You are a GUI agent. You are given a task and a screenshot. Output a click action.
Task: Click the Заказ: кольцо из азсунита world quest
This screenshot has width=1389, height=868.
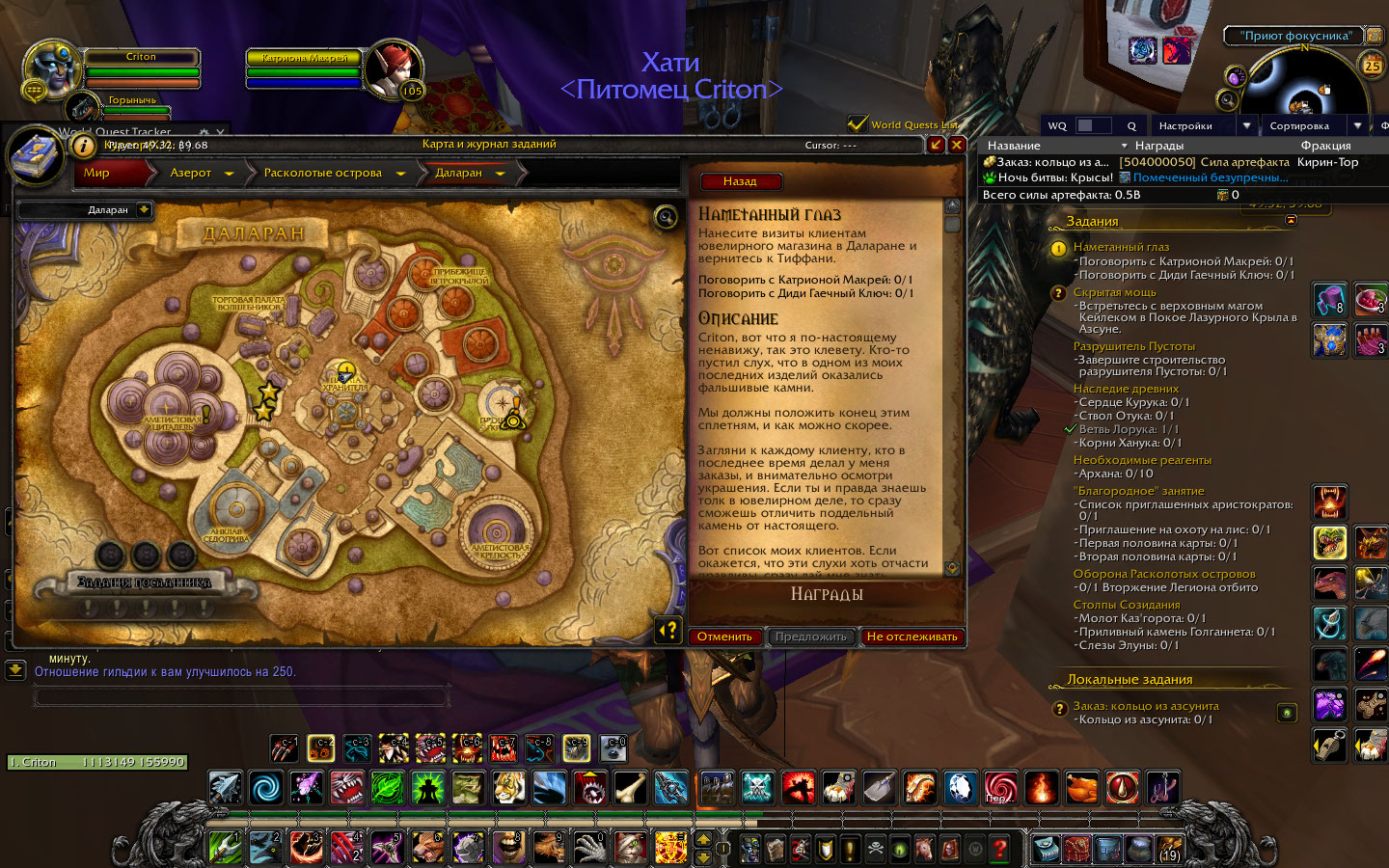click(1146, 706)
